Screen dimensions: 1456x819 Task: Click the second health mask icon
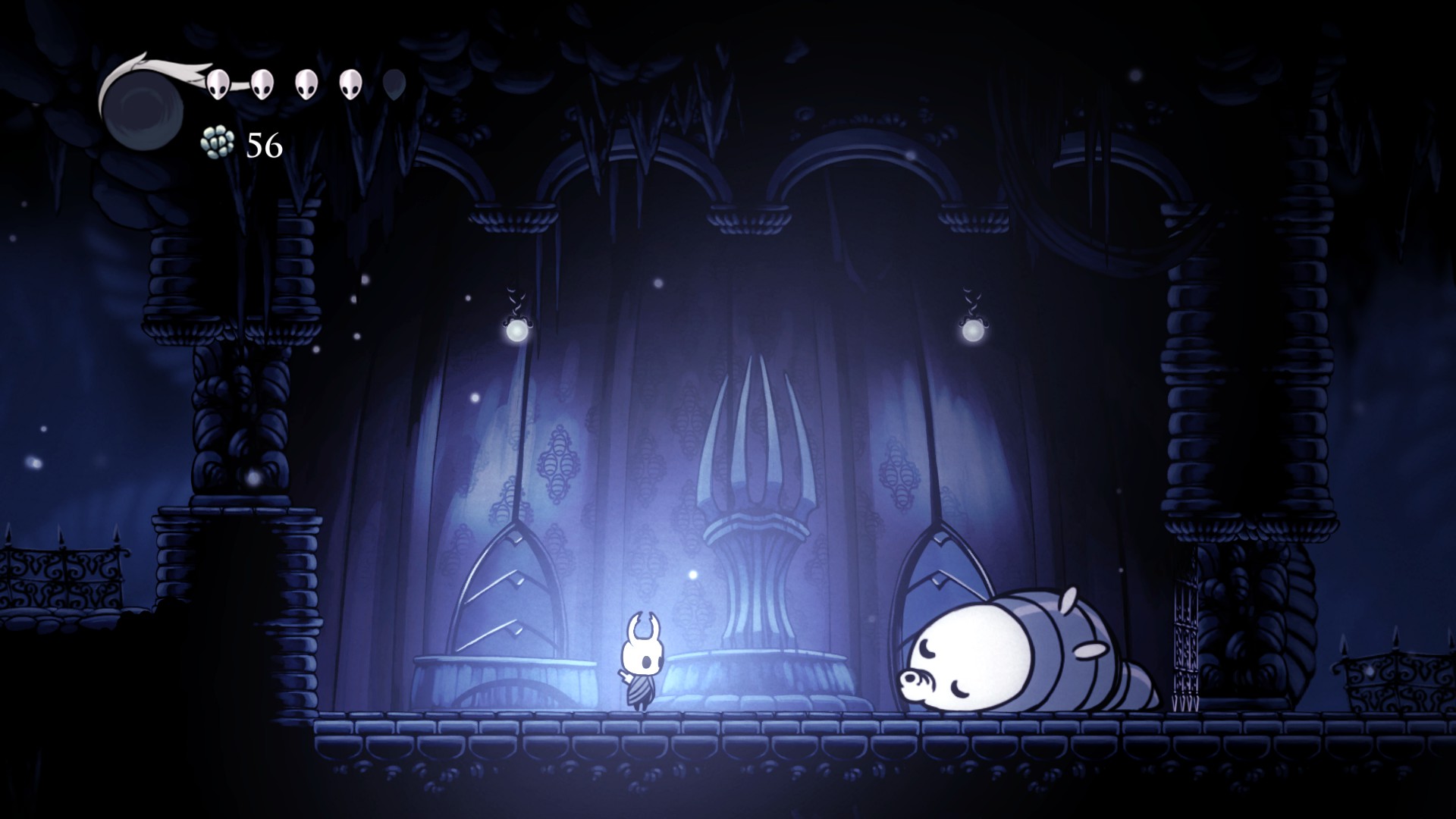[x=262, y=83]
